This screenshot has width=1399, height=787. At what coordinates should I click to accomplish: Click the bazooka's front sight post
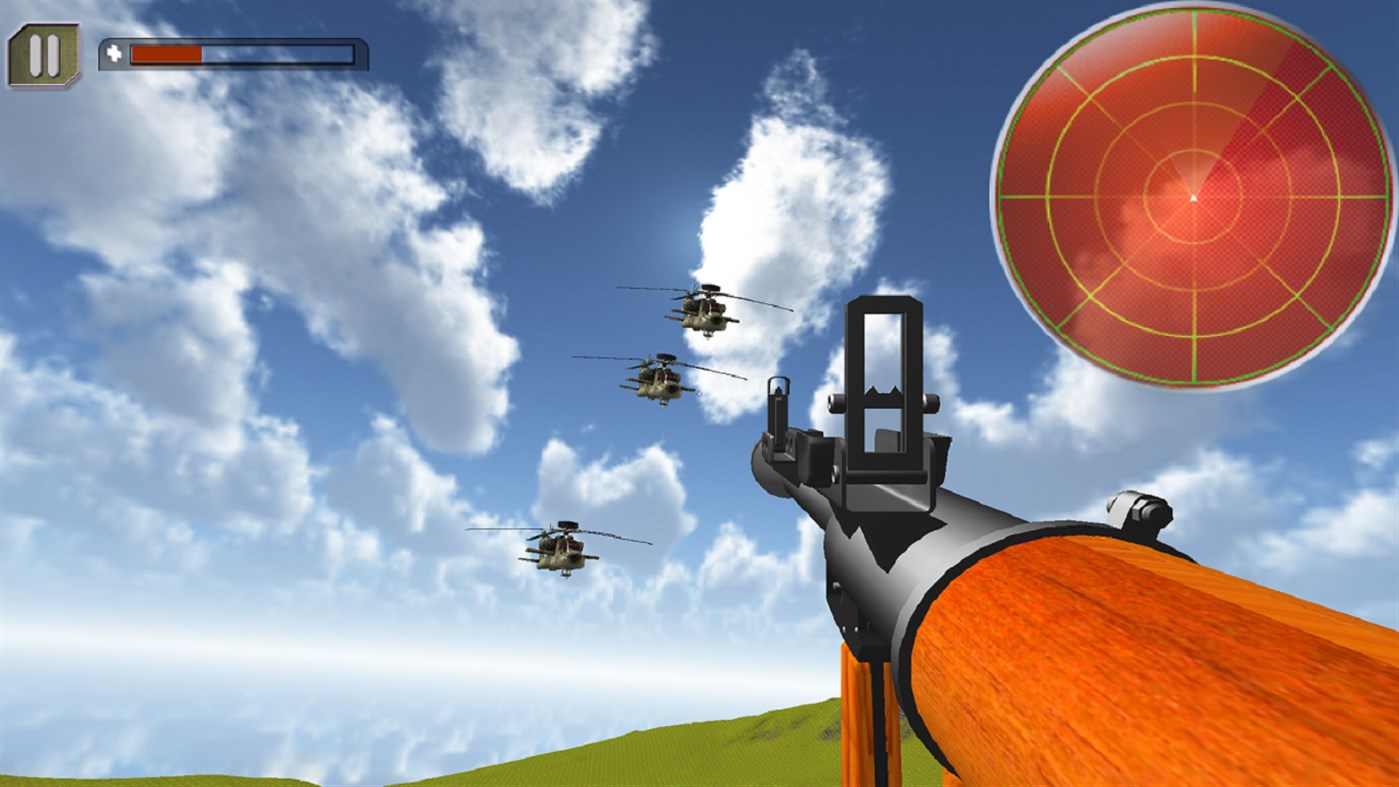tap(779, 410)
